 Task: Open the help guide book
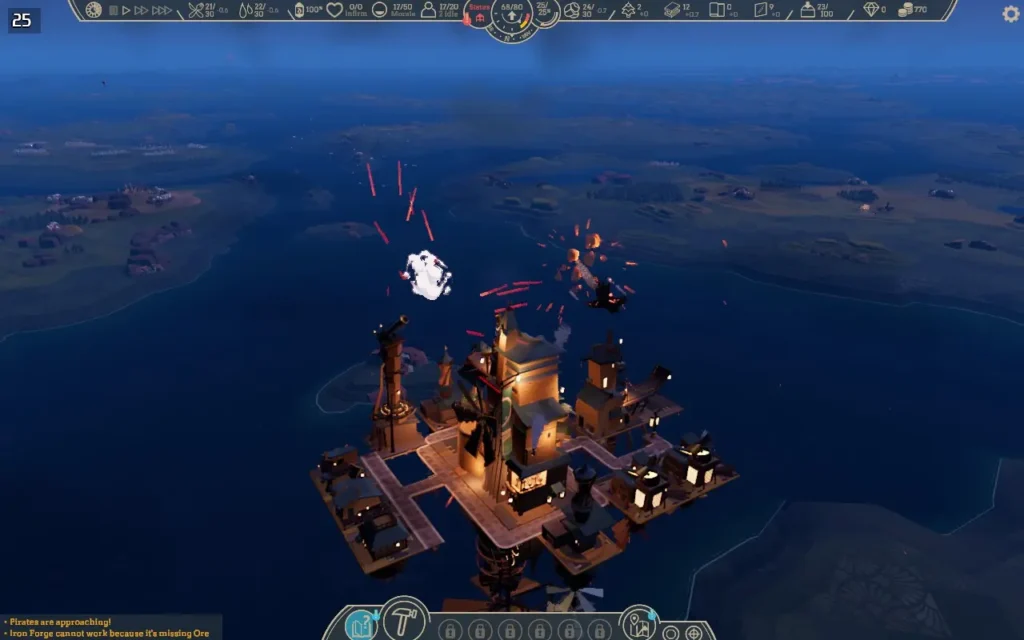tap(361, 626)
